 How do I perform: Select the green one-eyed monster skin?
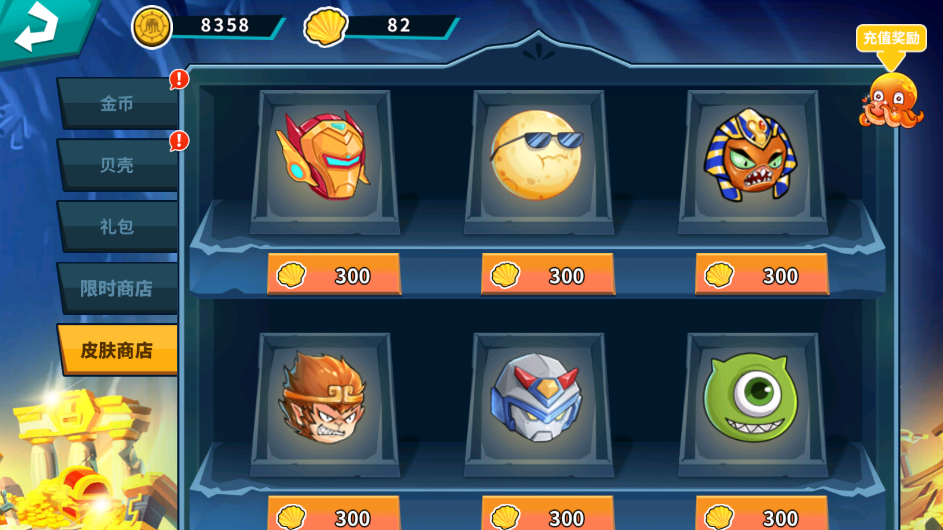[752, 398]
